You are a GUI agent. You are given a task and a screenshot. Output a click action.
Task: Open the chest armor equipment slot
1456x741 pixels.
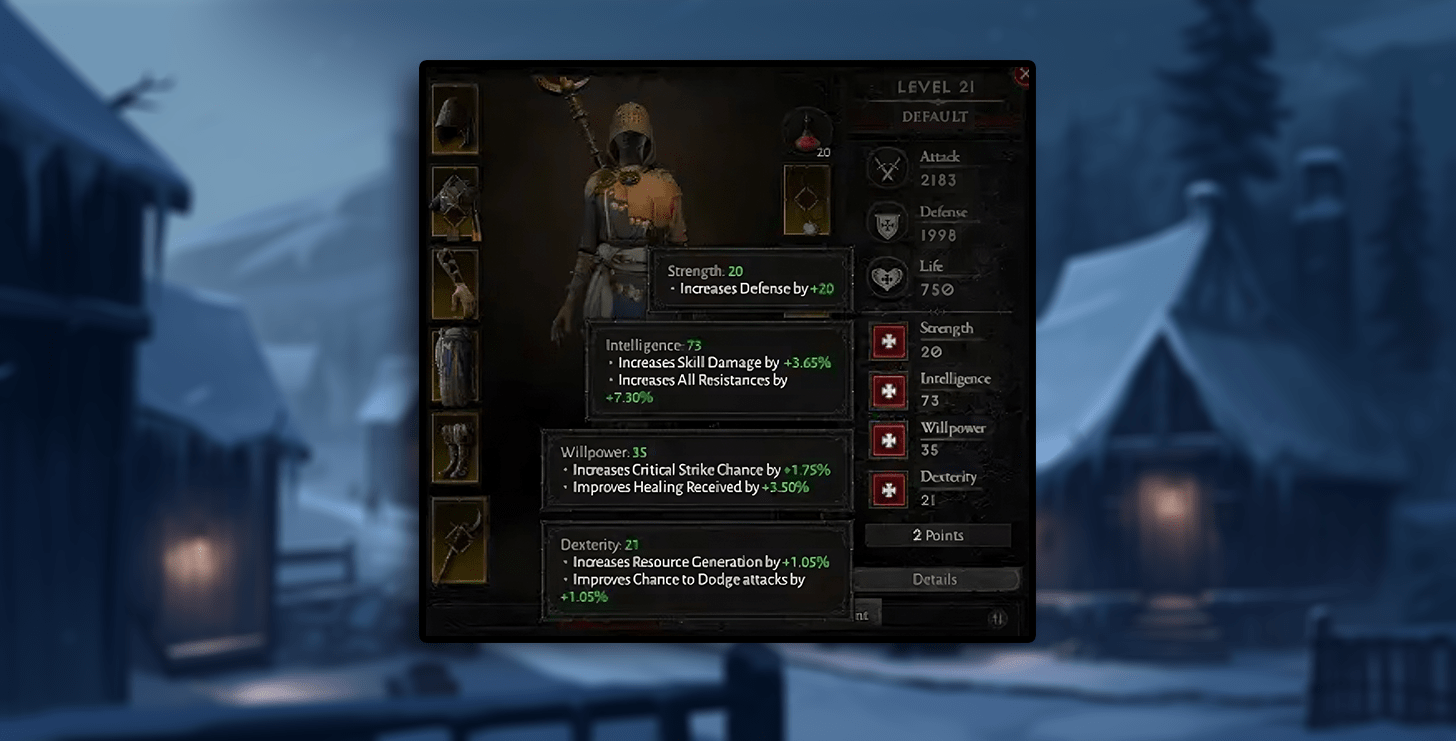455,201
